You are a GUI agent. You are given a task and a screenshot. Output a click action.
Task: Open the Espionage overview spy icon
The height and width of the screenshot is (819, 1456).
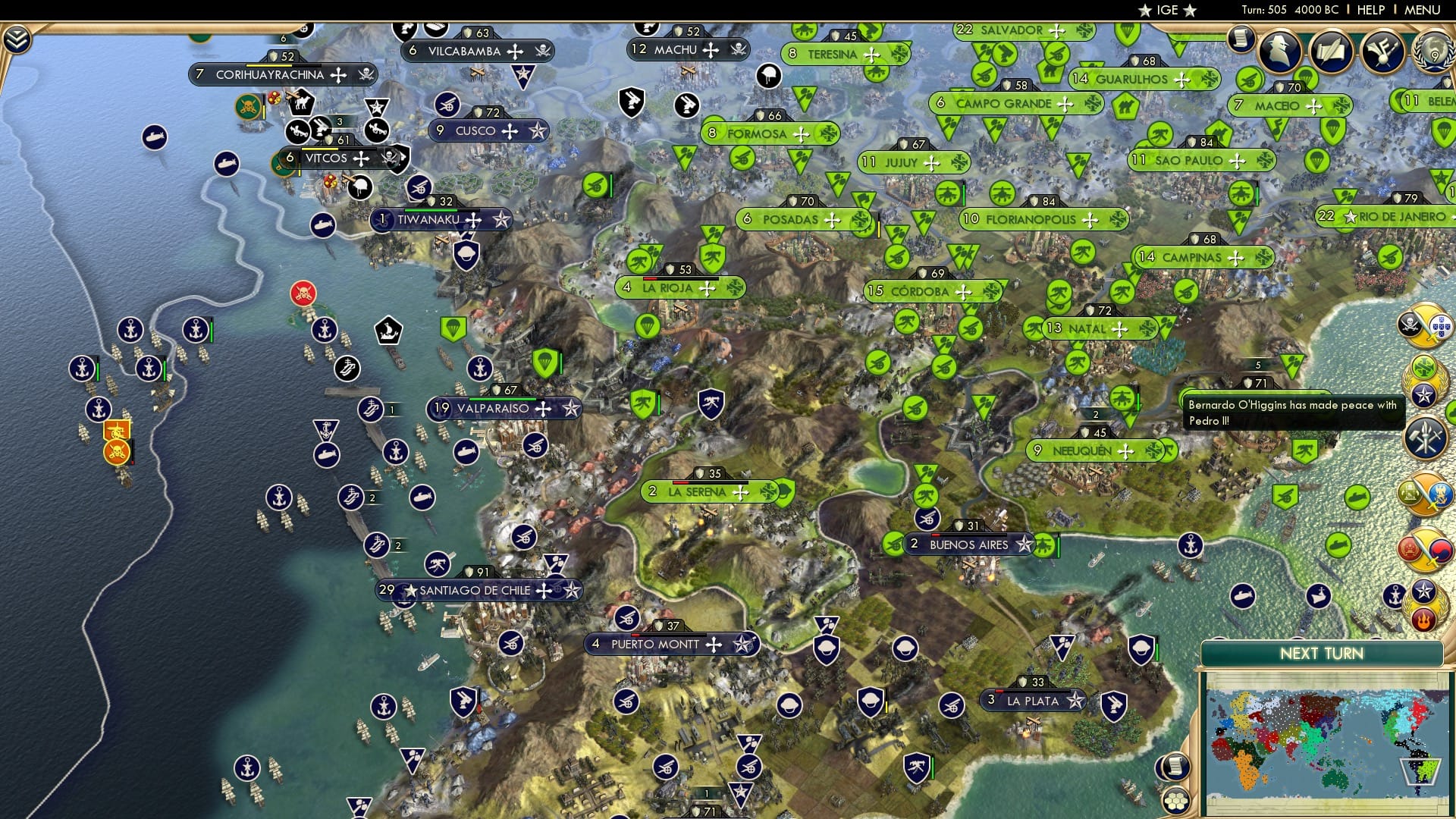coord(1280,50)
